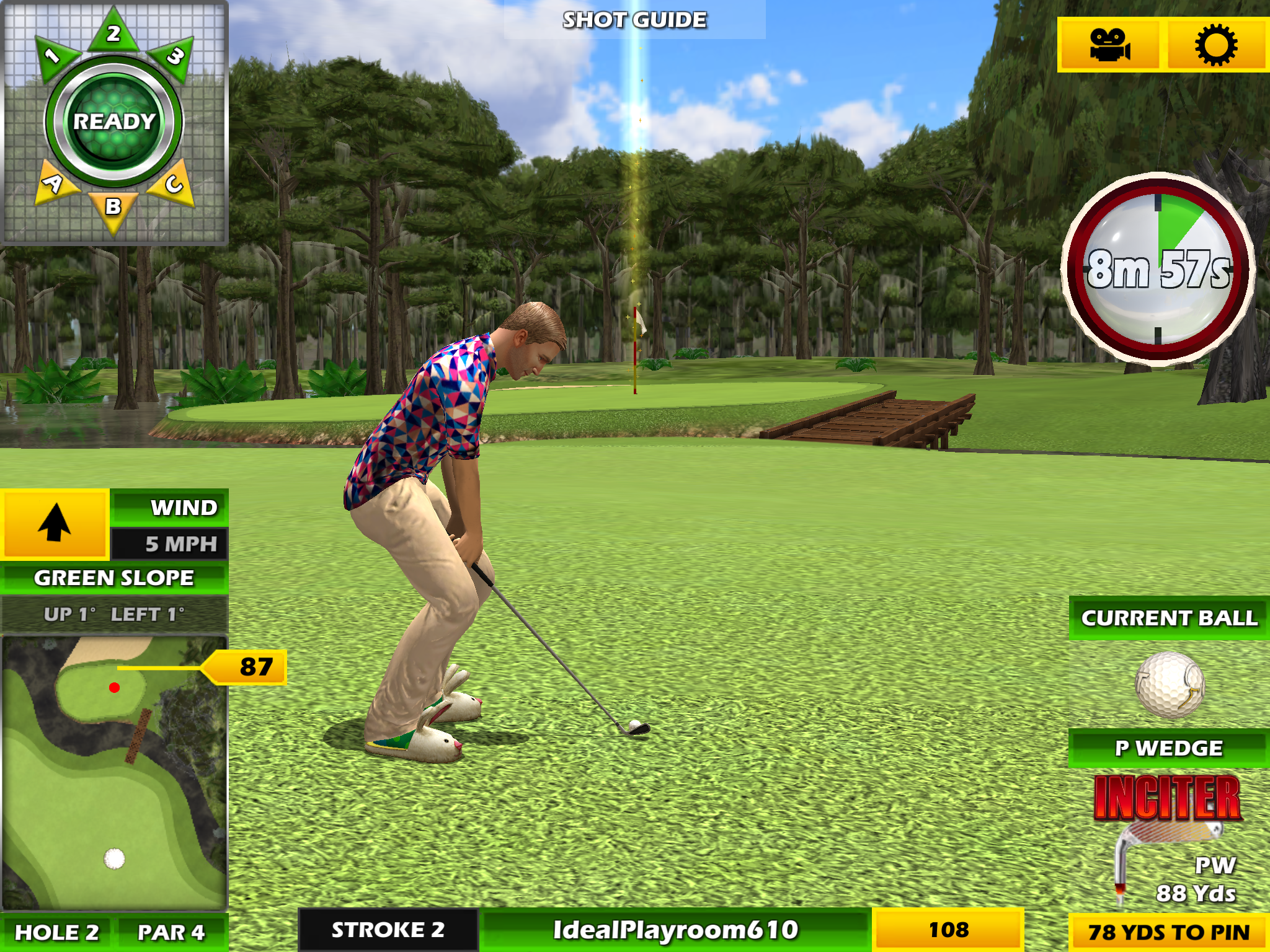Choose the yellow B arrow
The width and height of the screenshot is (1270, 952).
[x=113, y=208]
